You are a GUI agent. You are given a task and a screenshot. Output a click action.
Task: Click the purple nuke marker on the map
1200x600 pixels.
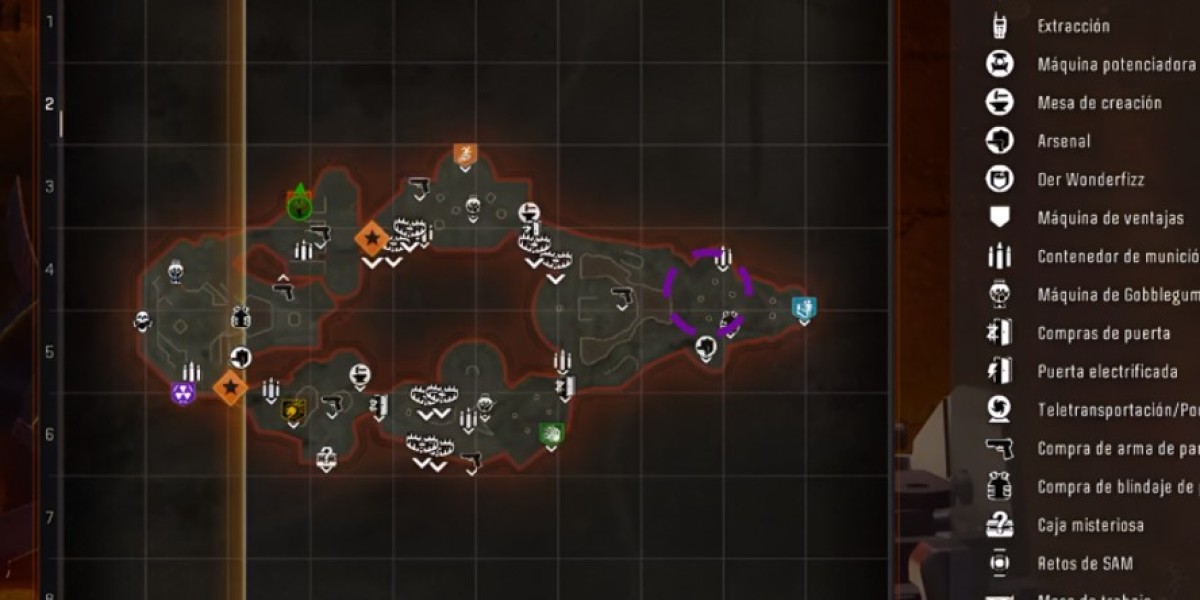[x=183, y=393]
